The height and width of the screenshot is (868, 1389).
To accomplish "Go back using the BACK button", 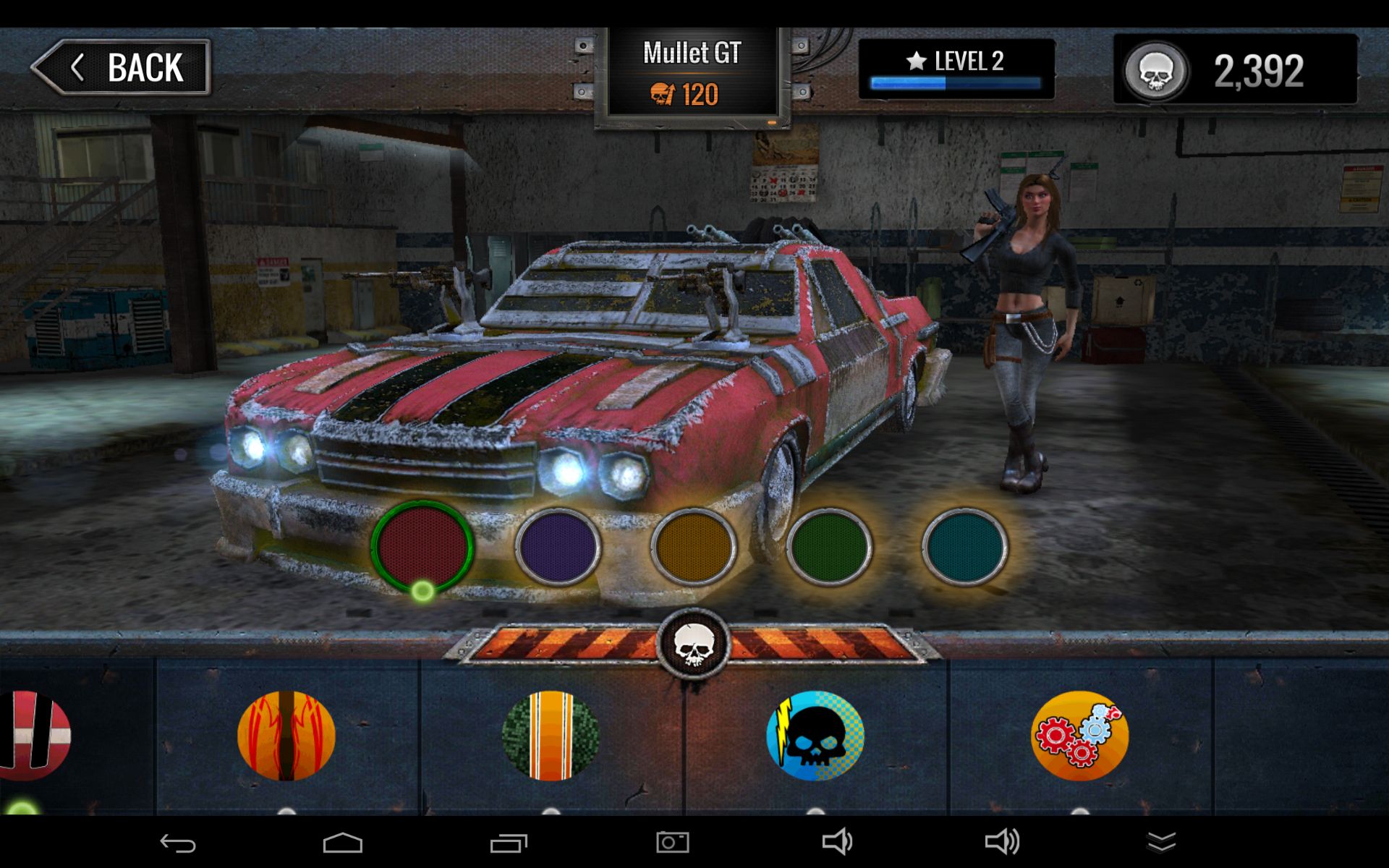I will (x=122, y=67).
